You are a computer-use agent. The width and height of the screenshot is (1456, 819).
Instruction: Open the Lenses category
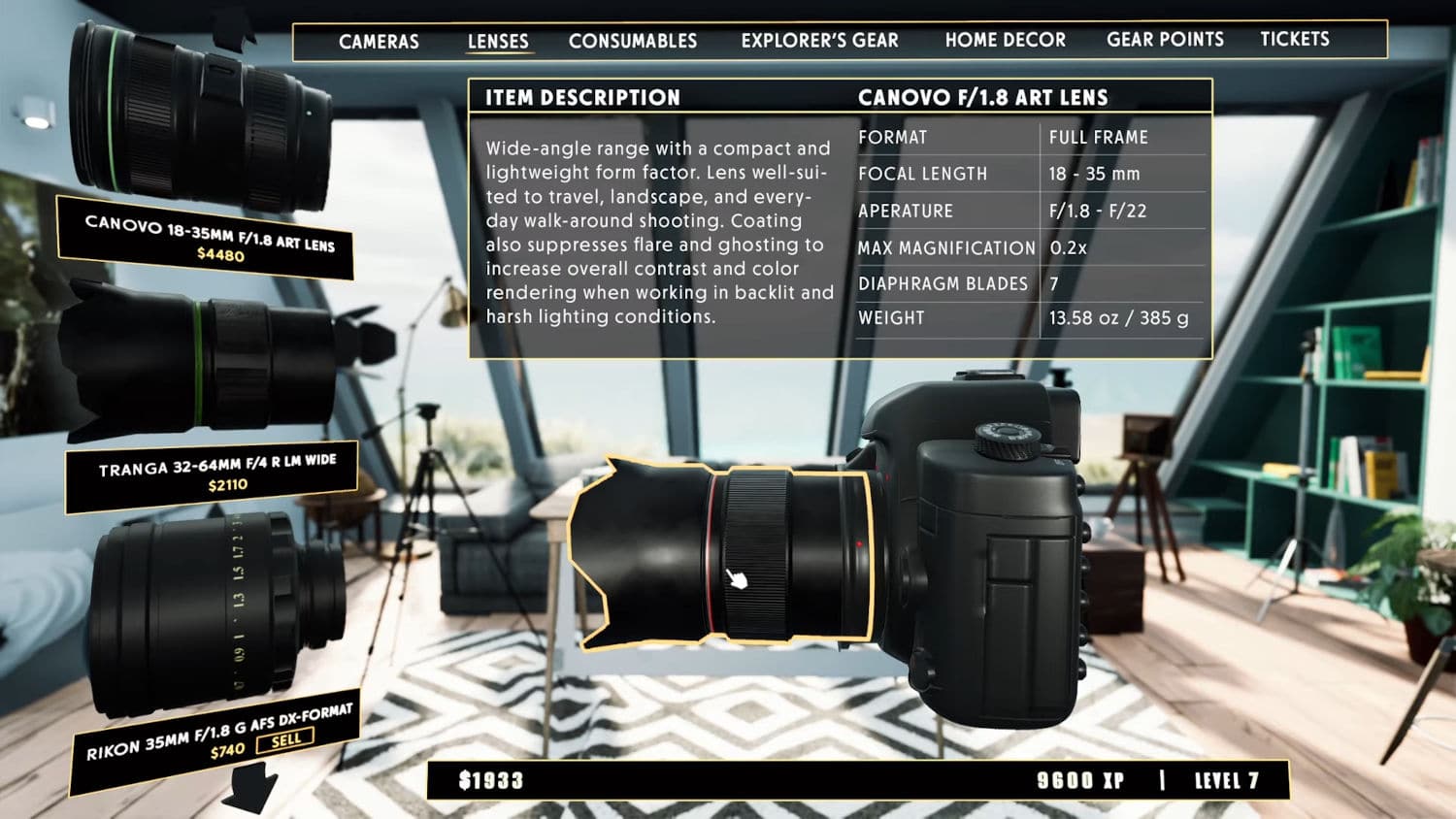point(498,41)
